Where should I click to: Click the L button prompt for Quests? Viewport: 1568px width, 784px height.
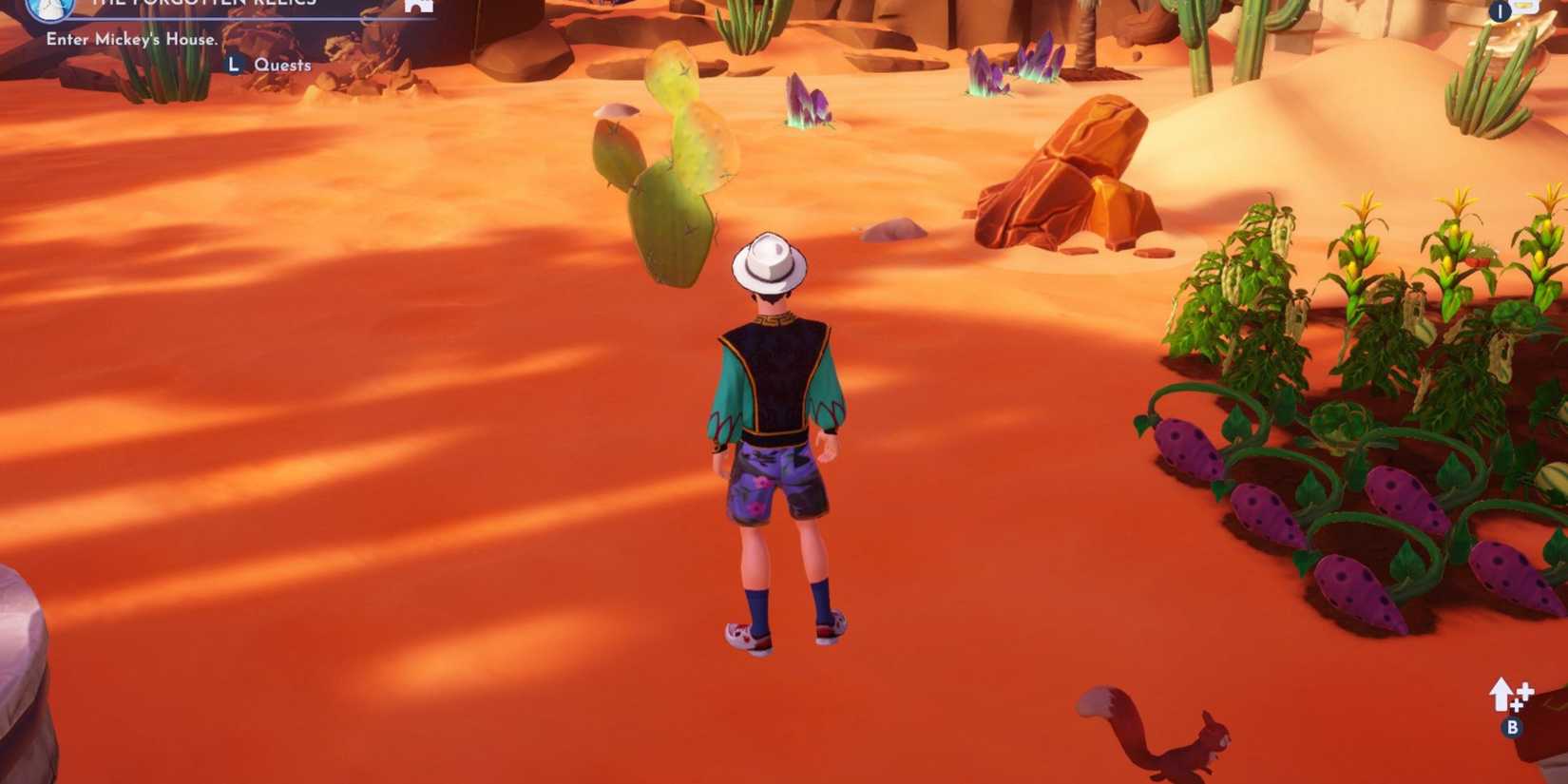click(236, 65)
